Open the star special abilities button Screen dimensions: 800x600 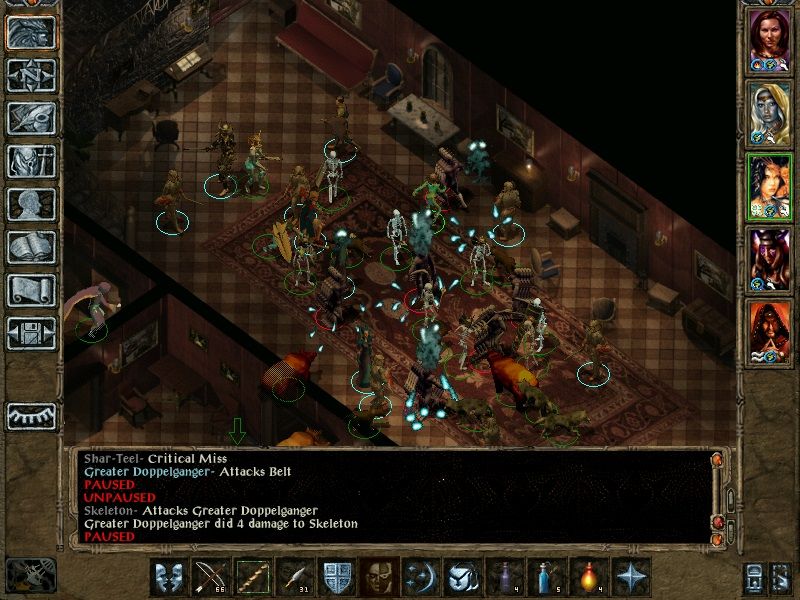pos(630,577)
